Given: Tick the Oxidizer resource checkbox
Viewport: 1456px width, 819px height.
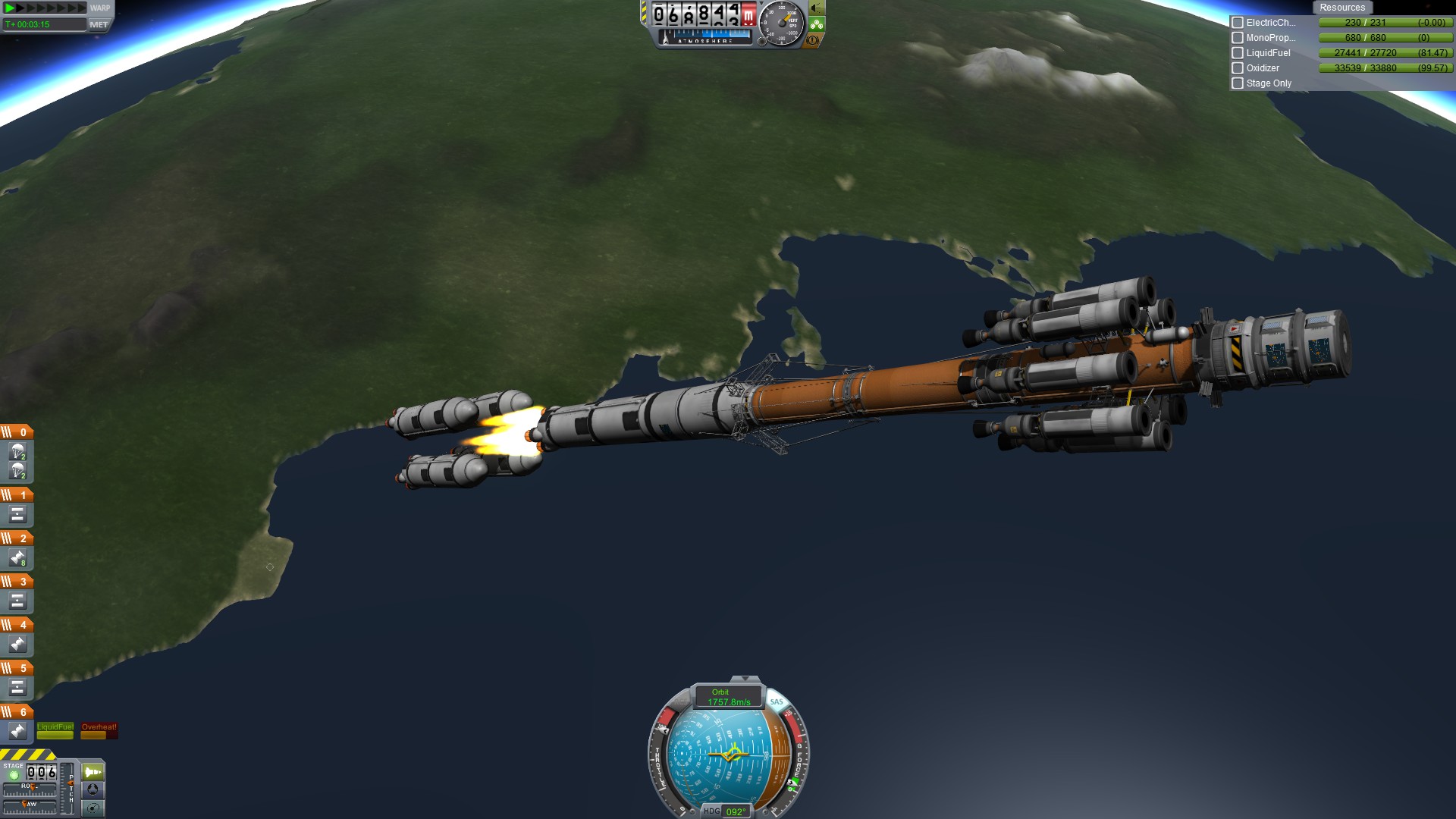Looking at the screenshot, I should pyautogui.click(x=1238, y=68).
